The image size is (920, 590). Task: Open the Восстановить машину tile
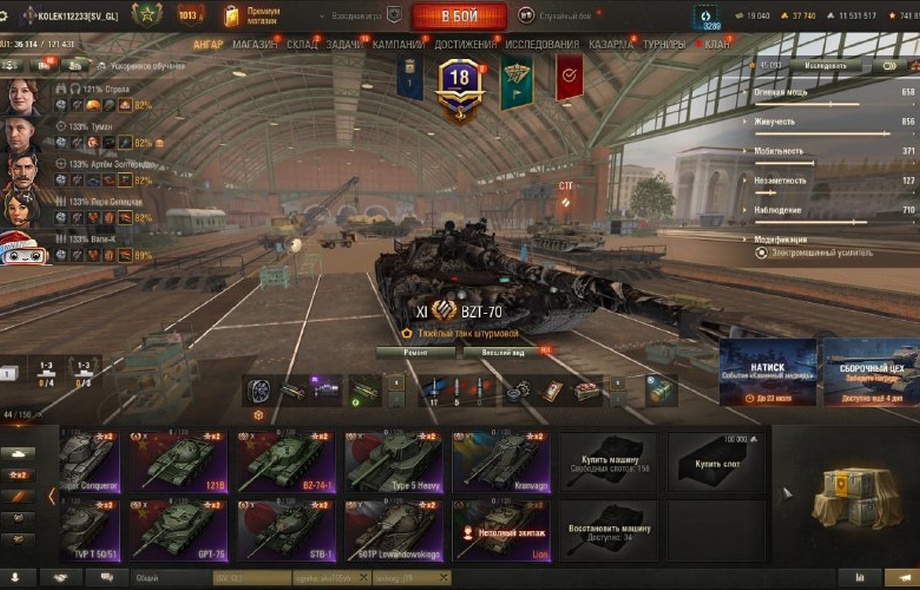point(607,530)
